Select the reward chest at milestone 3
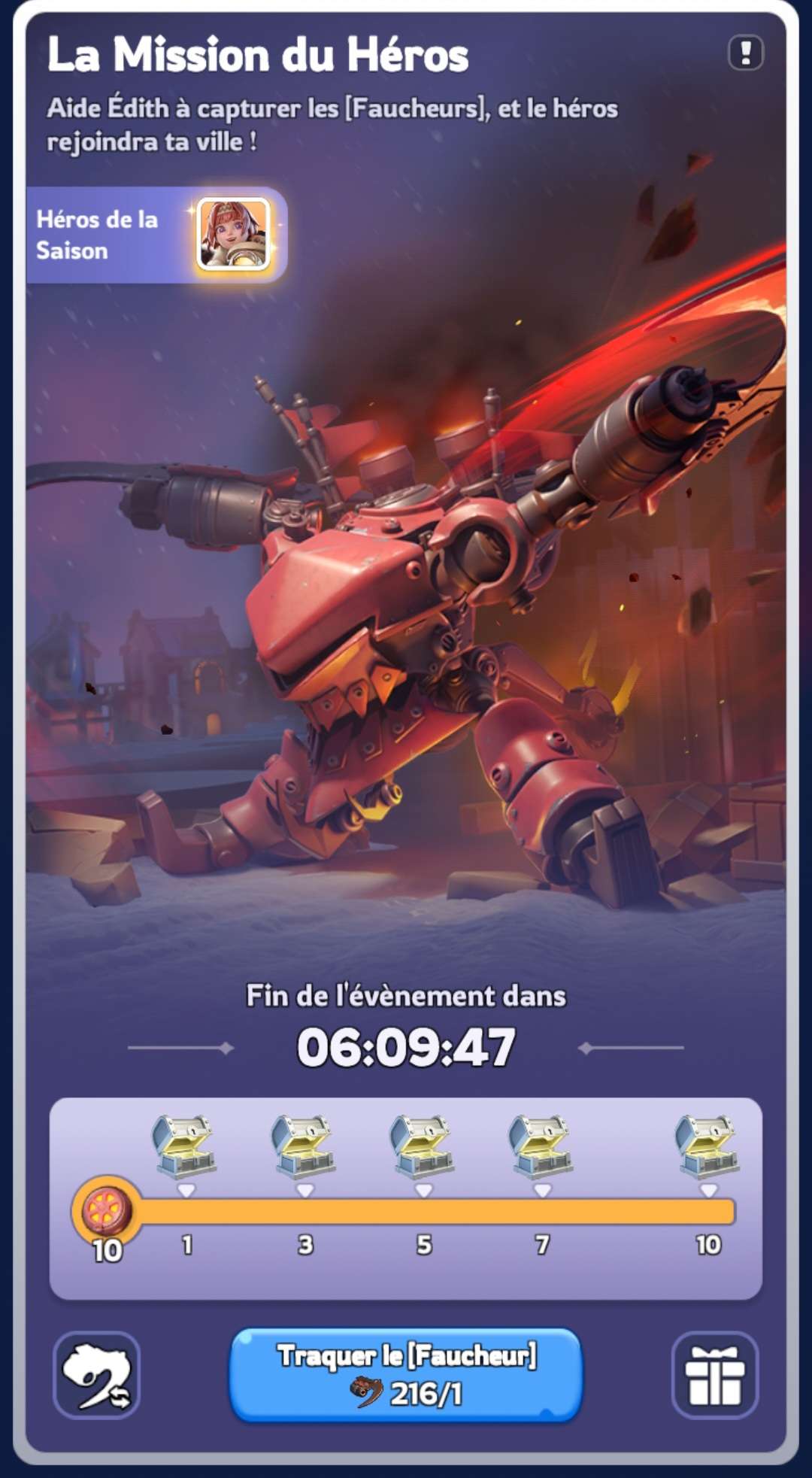The height and width of the screenshot is (1478, 812). pyautogui.click(x=304, y=1146)
